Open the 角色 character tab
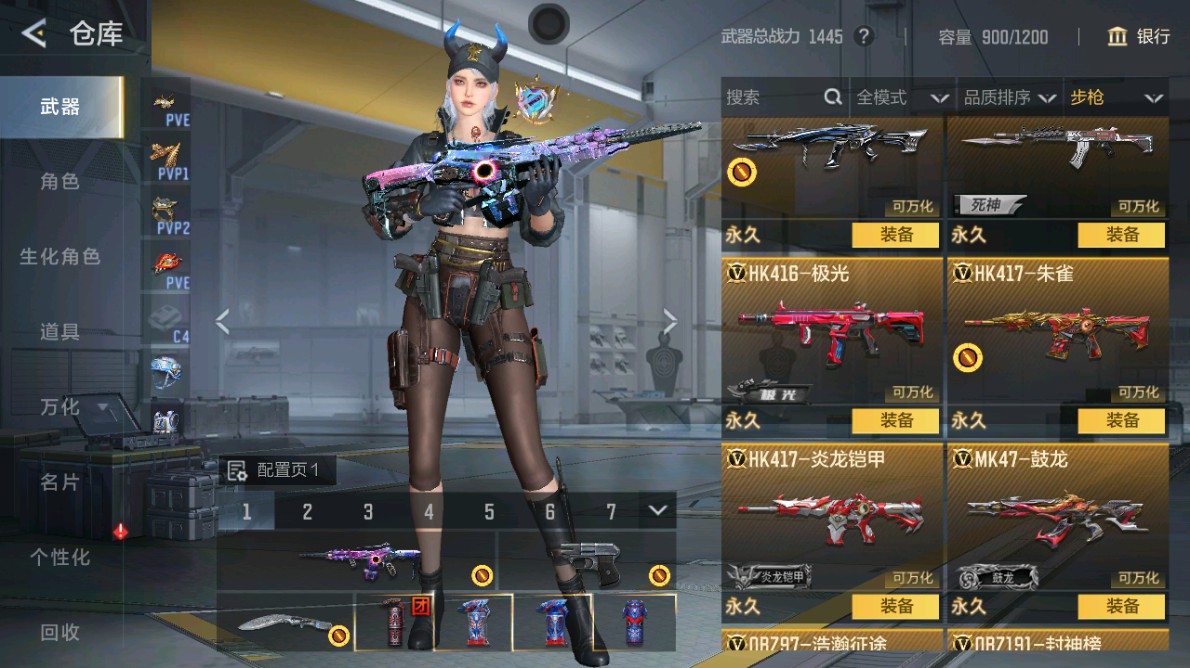Screen dimensions: 1190x668 60,182
